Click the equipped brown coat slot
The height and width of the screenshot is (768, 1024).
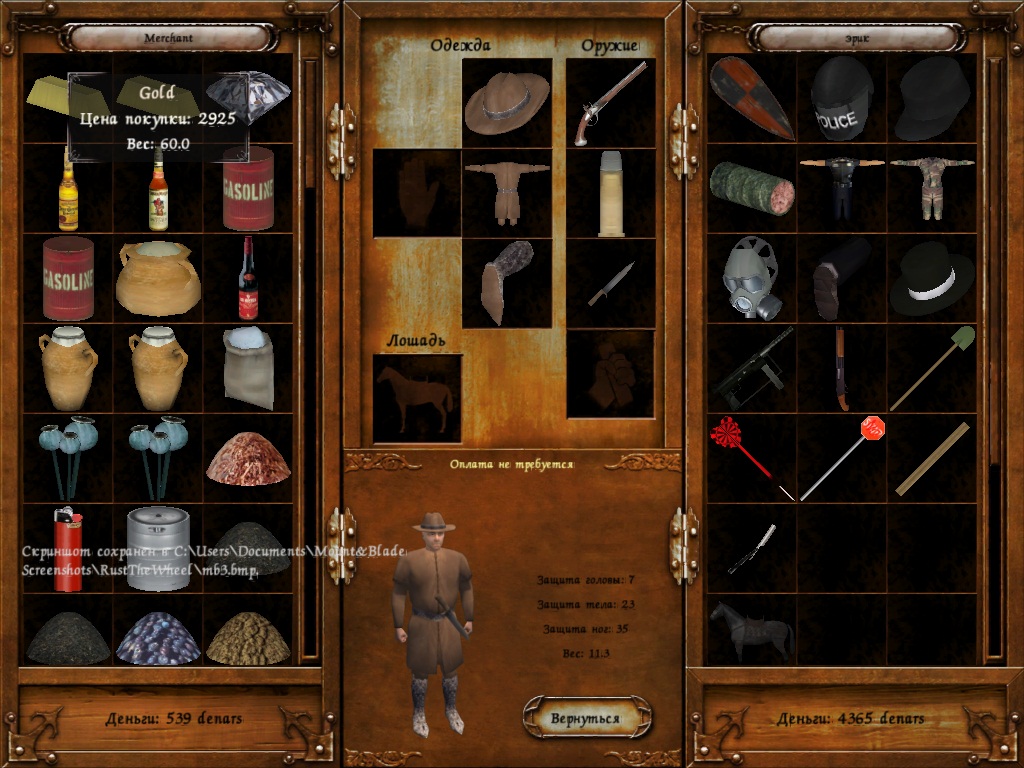click(507, 193)
